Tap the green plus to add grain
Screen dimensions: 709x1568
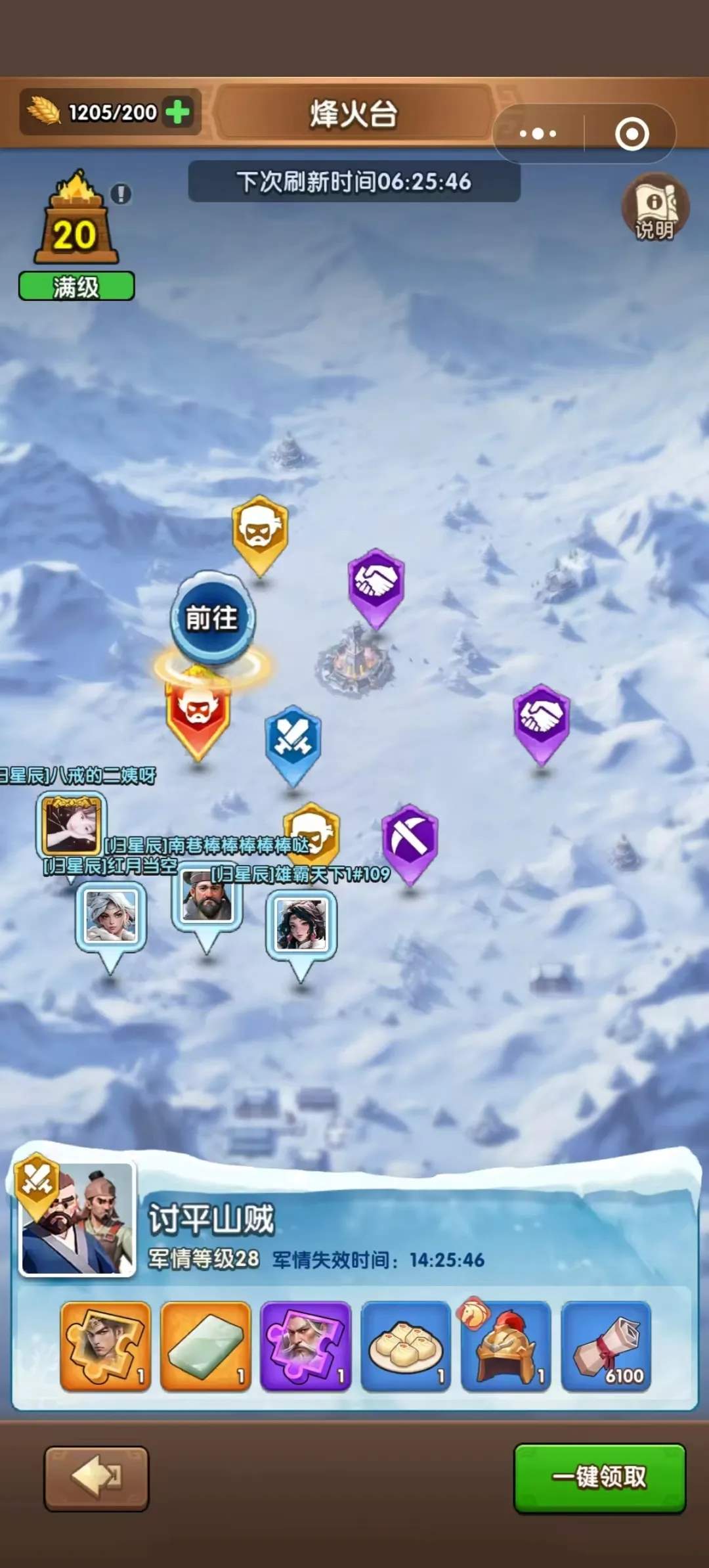pyautogui.click(x=178, y=112)
